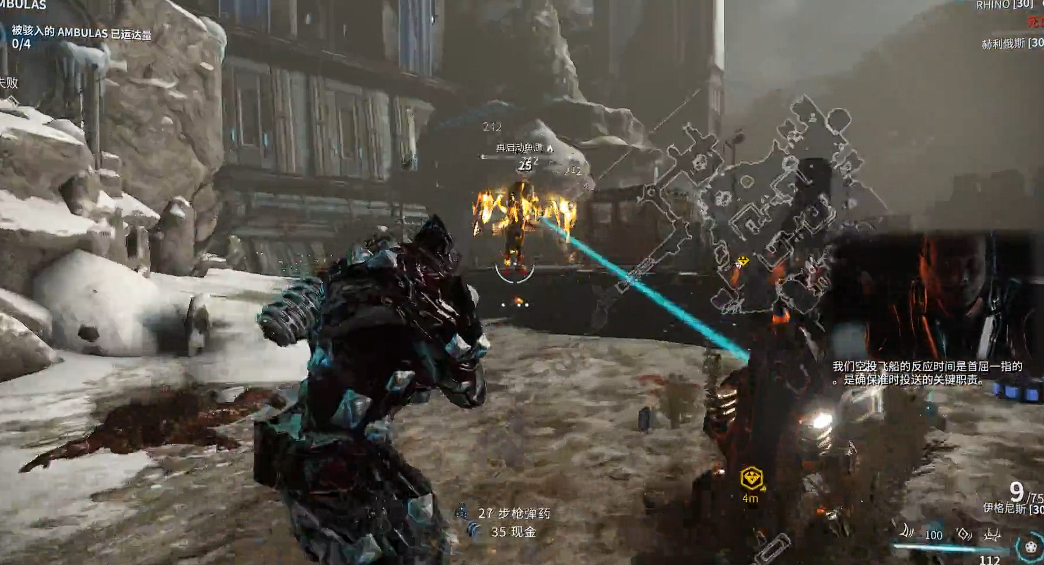1044x565 pixels.
Task: Click the rifle ammo pickup notice
Action: pos(513,513)
